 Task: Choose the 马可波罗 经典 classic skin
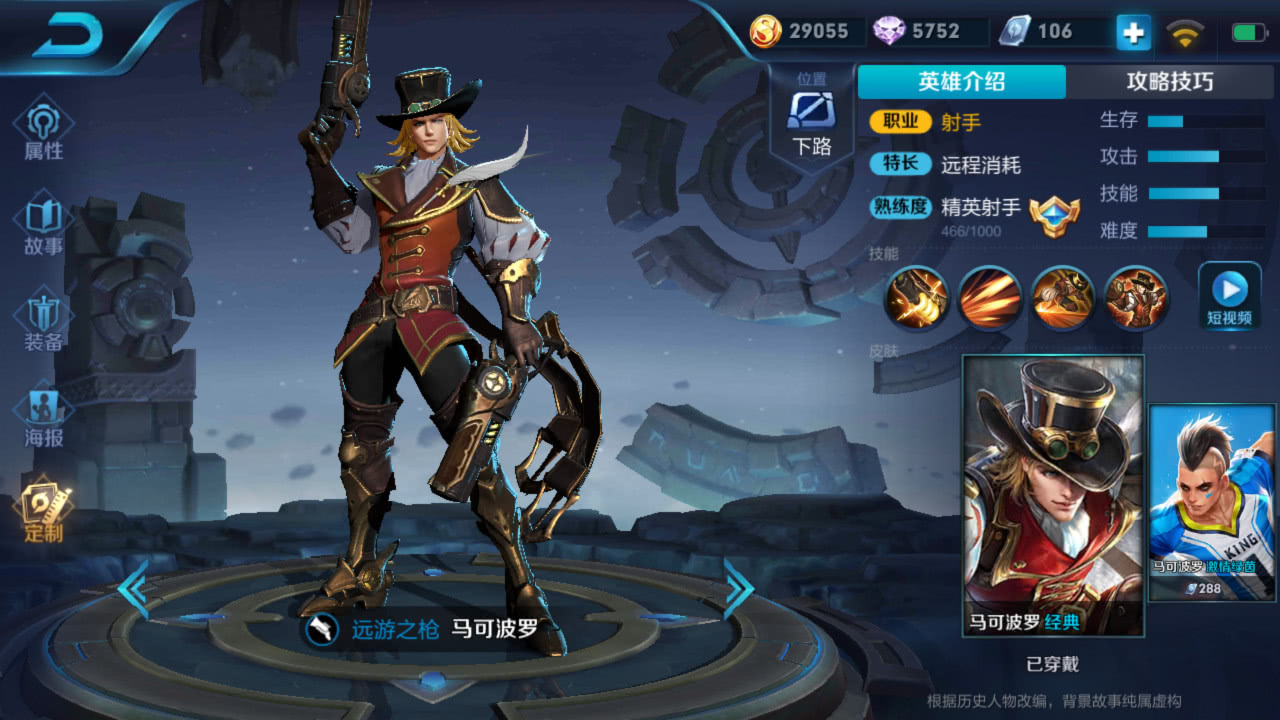tap(1053, 495)
